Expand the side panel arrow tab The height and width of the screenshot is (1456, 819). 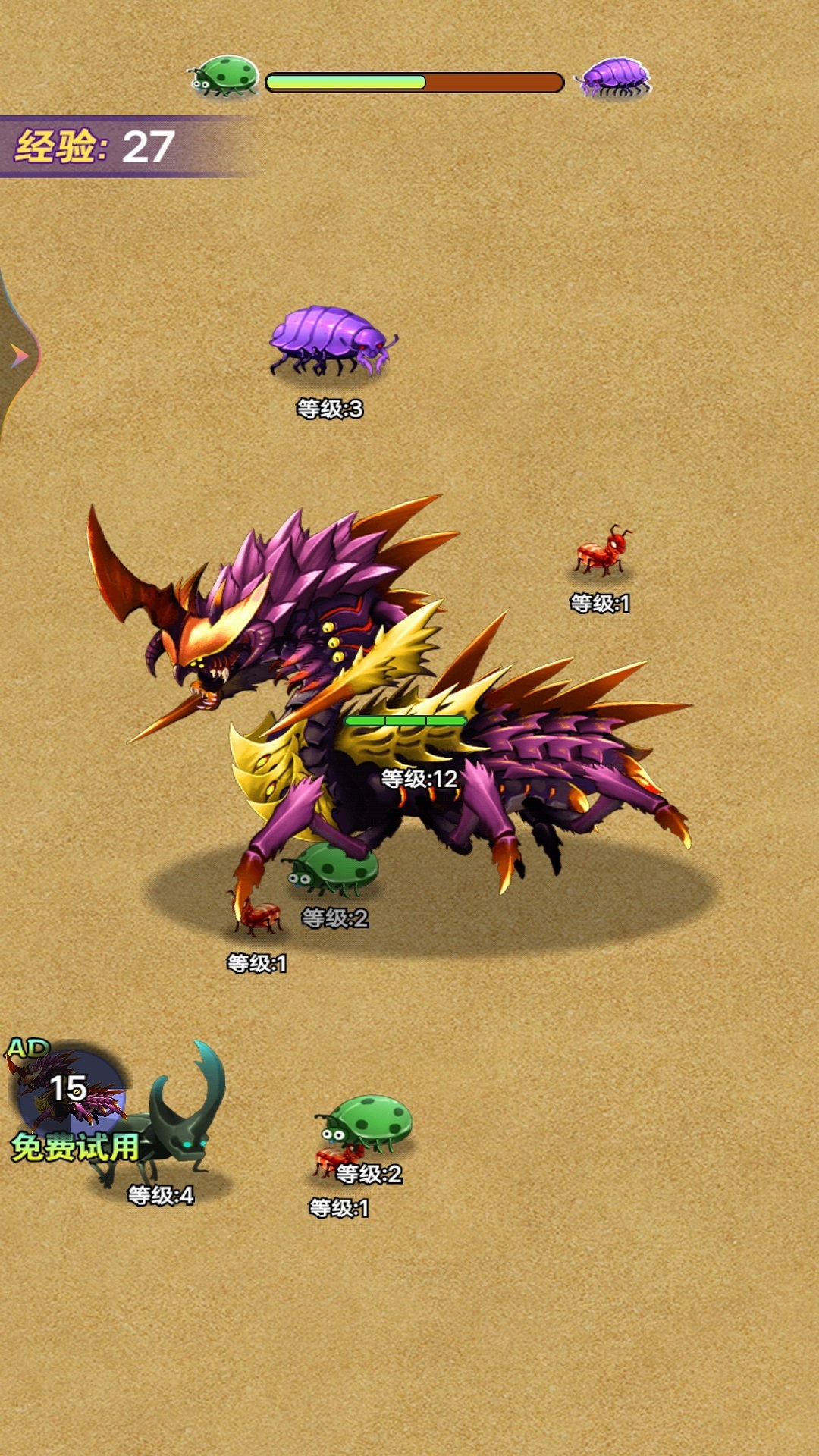click(18, 355)
